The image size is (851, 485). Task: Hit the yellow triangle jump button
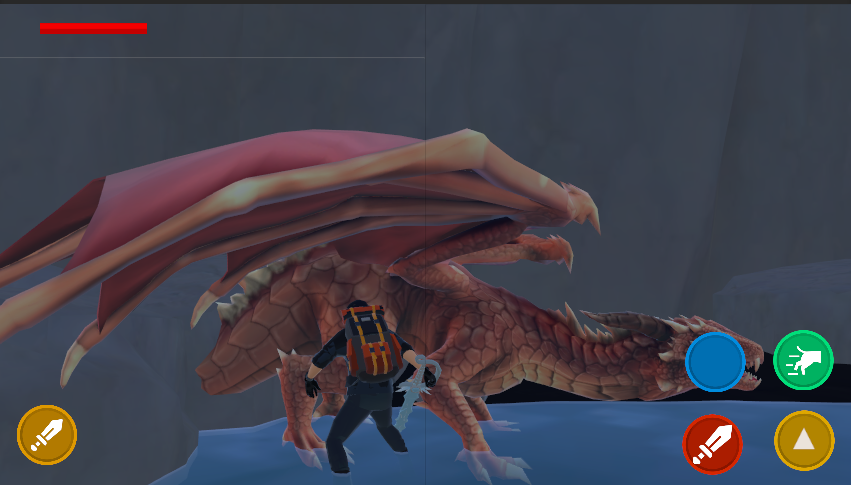(x=804, y=440)
